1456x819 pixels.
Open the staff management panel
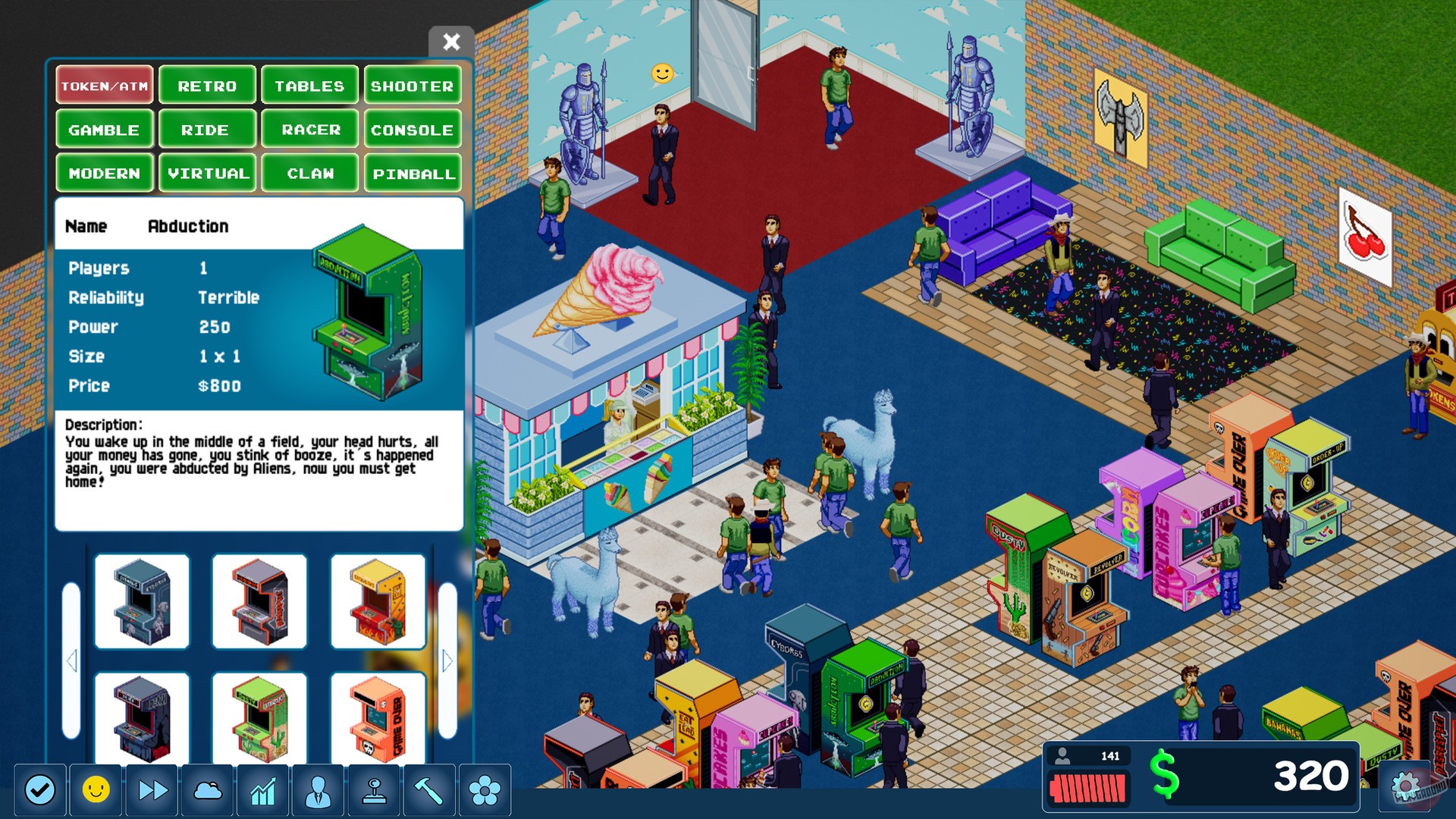[x=318, y=791]
